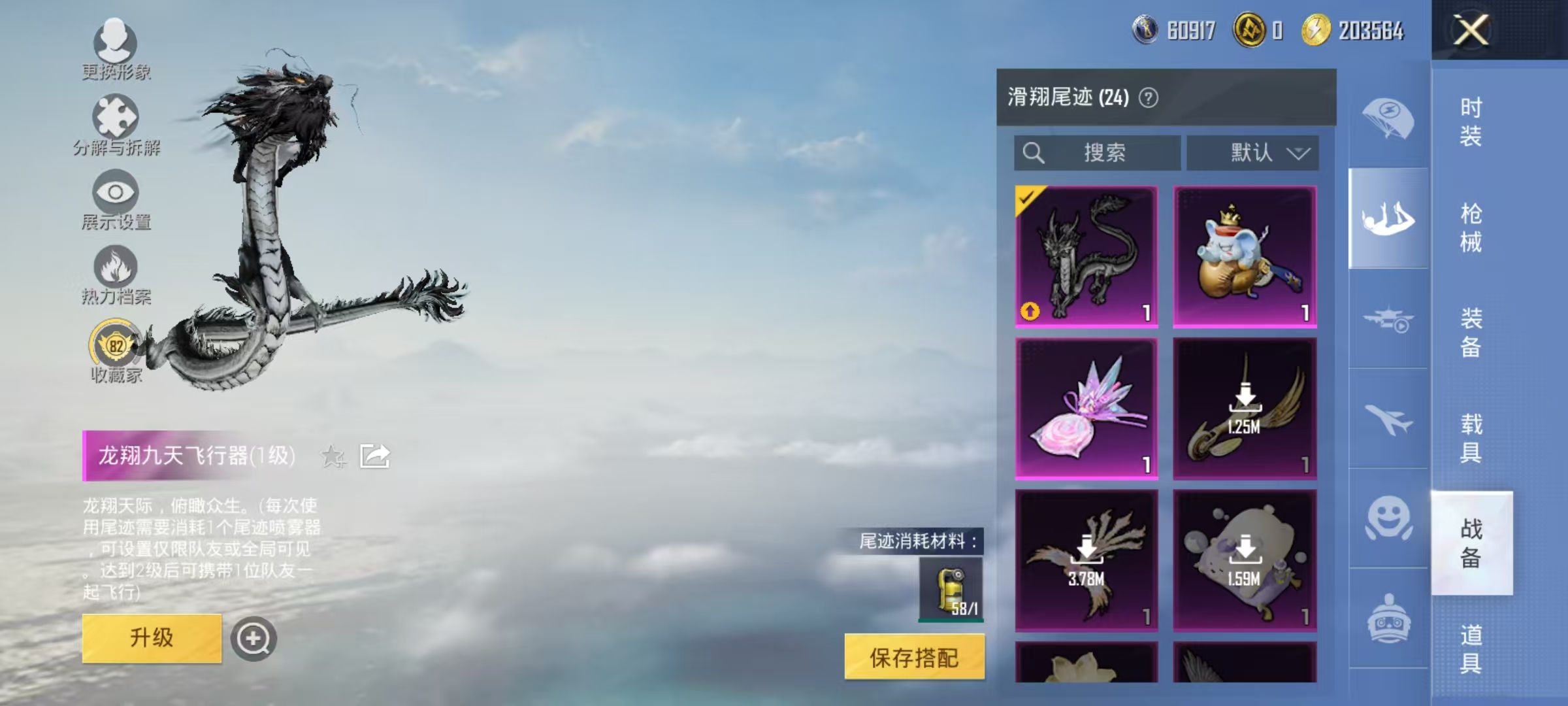Select the skydiving pose icon
1568x706 pixels.
click(x=1388, y=219)
